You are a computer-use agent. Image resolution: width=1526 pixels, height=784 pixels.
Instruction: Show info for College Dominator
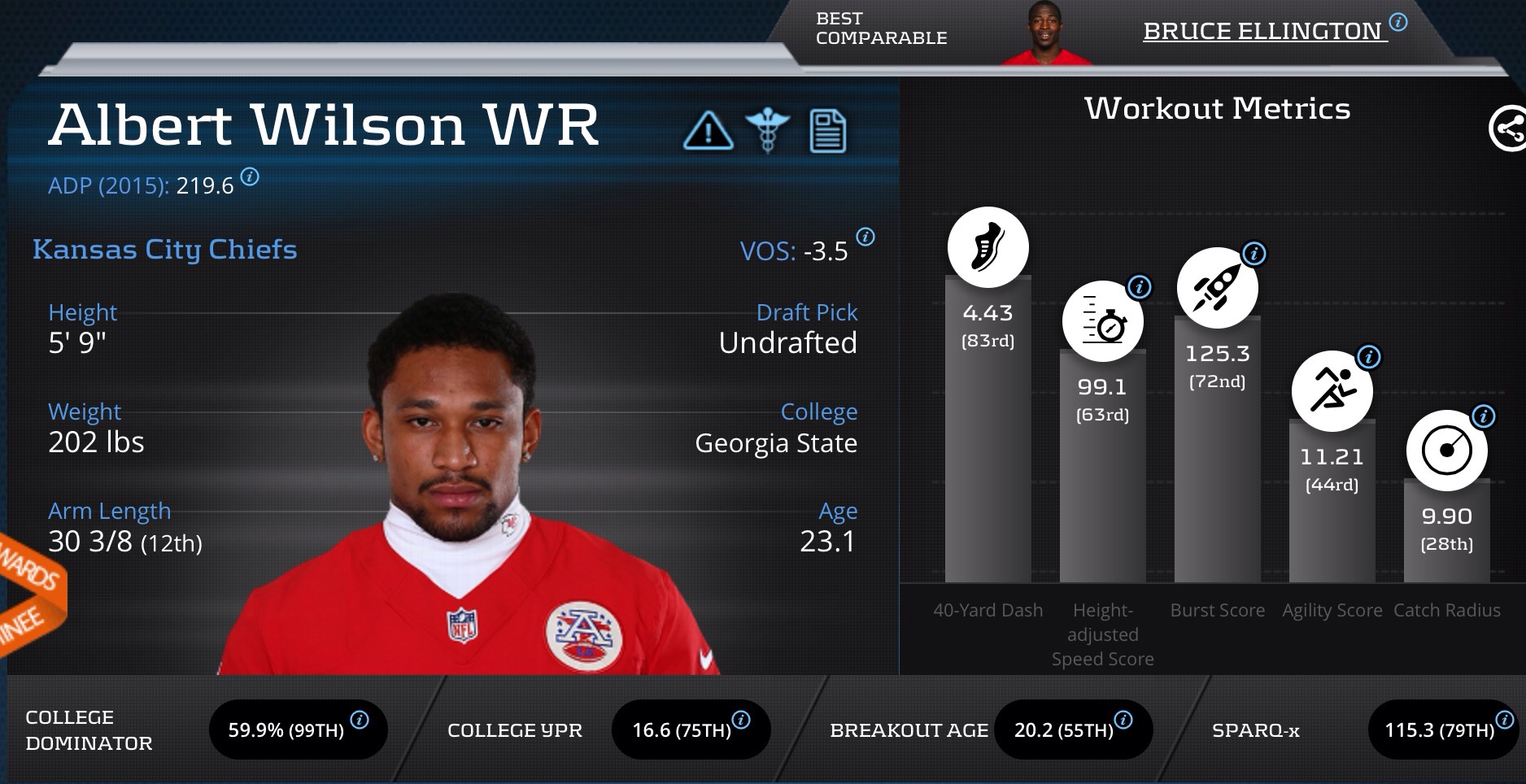(359, 720)
